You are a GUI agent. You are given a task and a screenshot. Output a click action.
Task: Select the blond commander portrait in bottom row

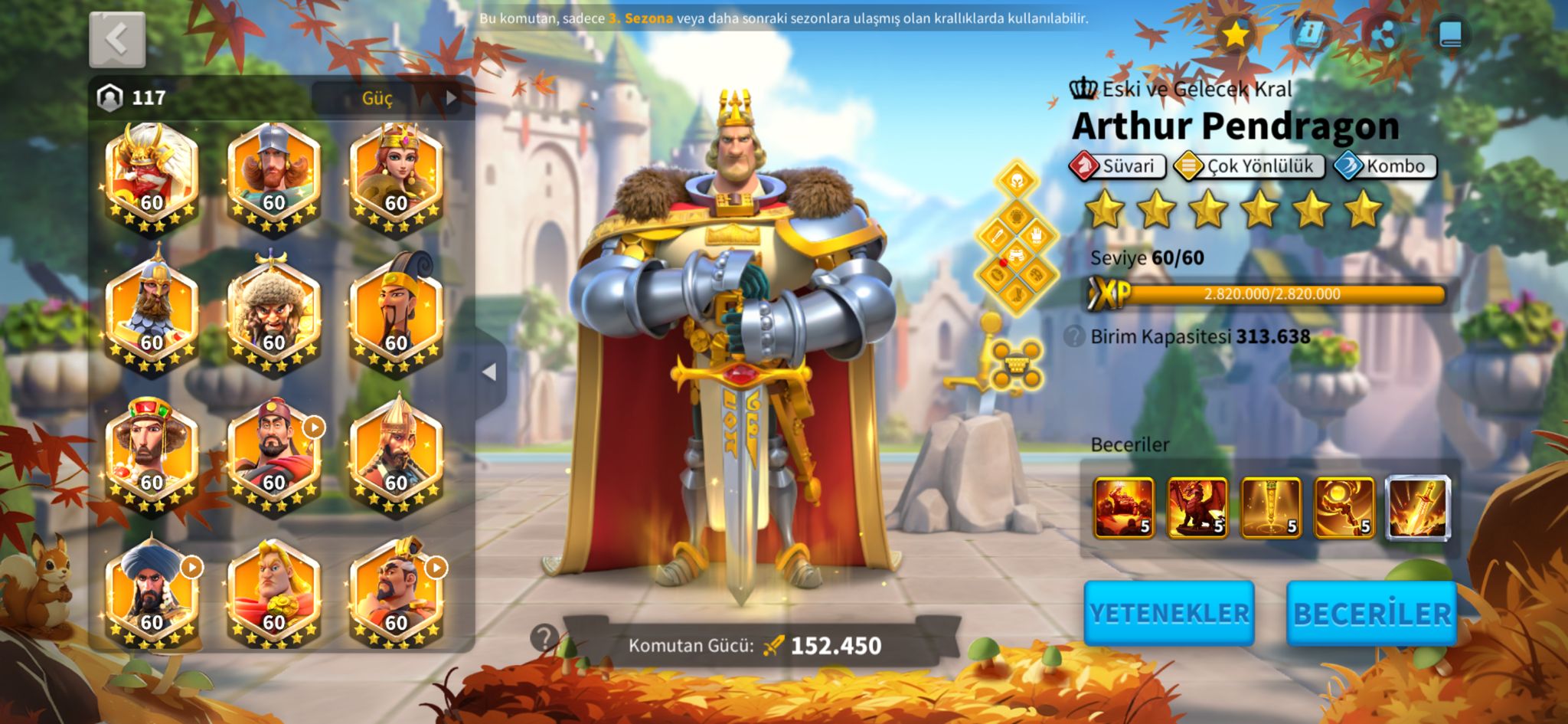(273, 595)
